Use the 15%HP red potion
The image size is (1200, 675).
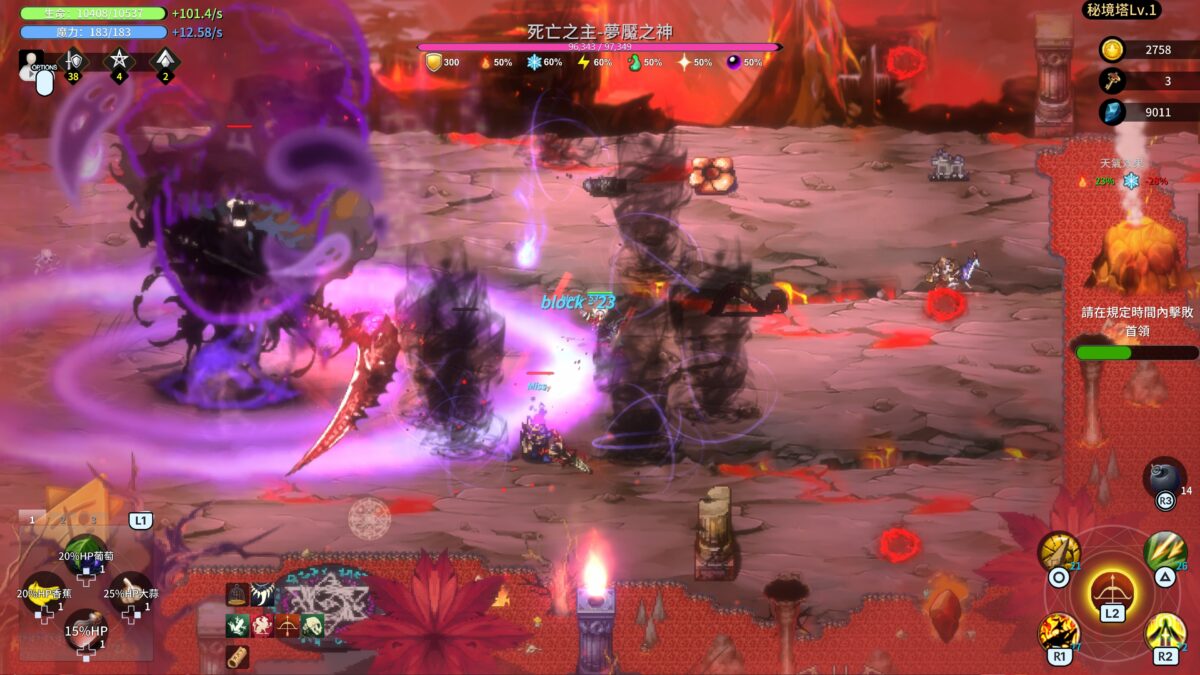coord(87,629)
